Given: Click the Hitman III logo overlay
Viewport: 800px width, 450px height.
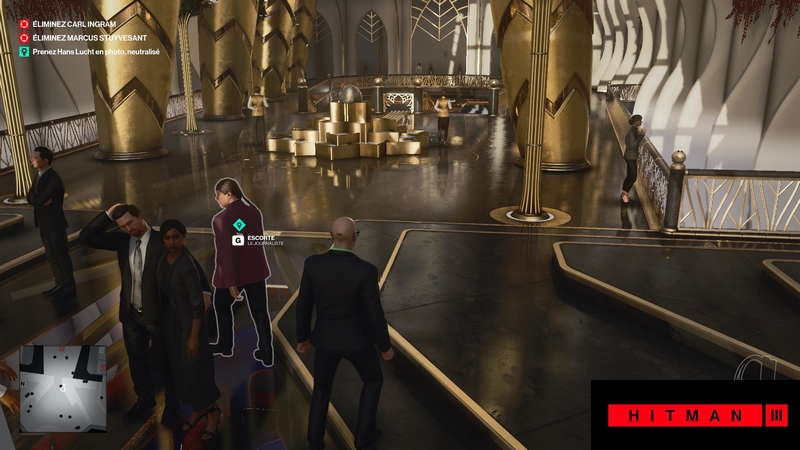Looking at the screenshot, I should coord(695,414).
